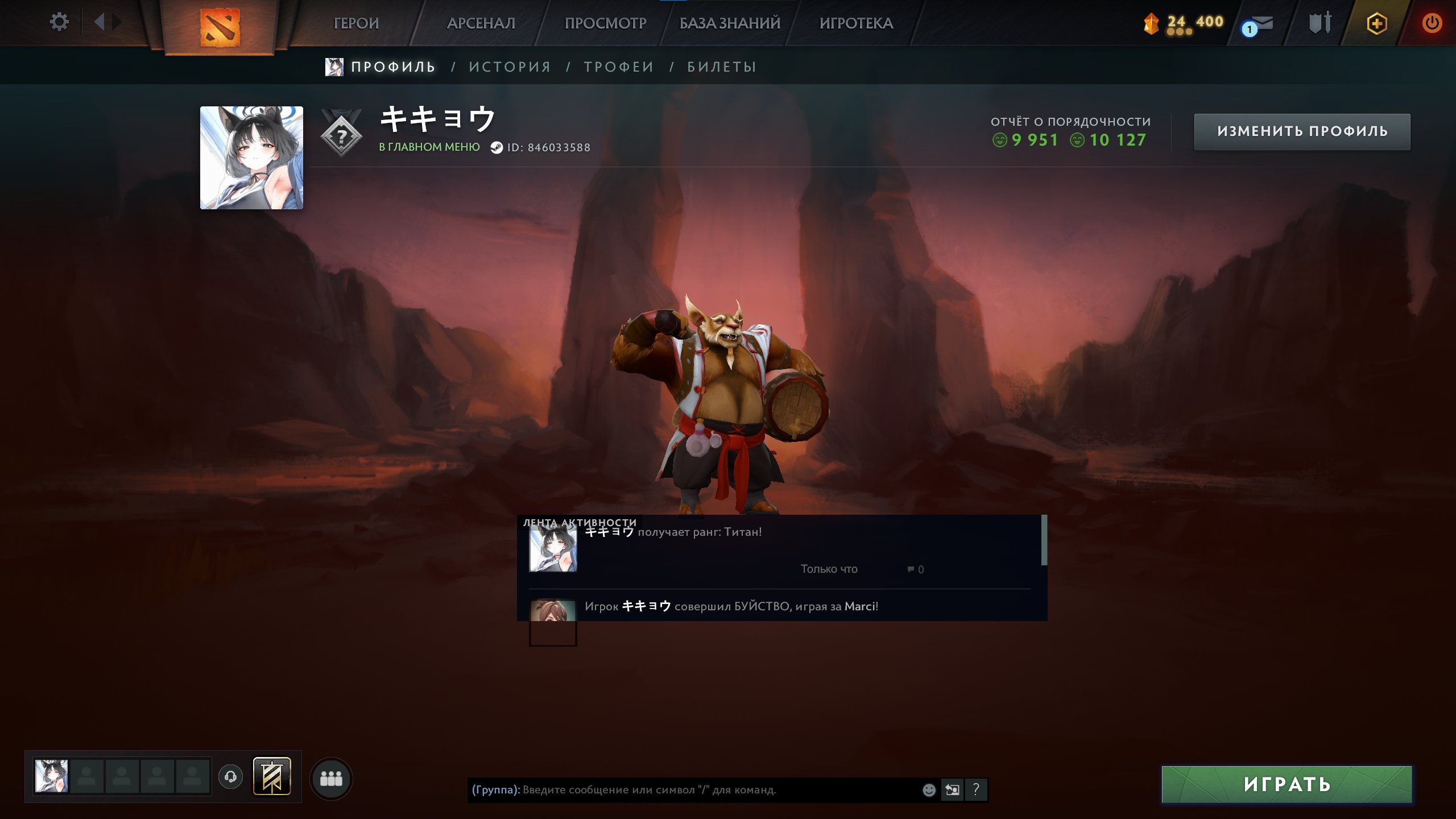The height and width of the screenshot is (819, 1456).
Task: Open the ГЕРОИ menu
Action: 356,23
